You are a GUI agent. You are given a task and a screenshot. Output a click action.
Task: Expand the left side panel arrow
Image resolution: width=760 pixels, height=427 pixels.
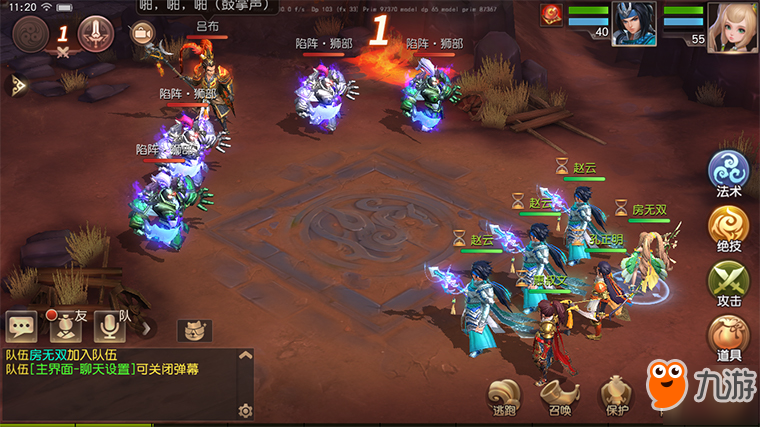coord(17,85)
